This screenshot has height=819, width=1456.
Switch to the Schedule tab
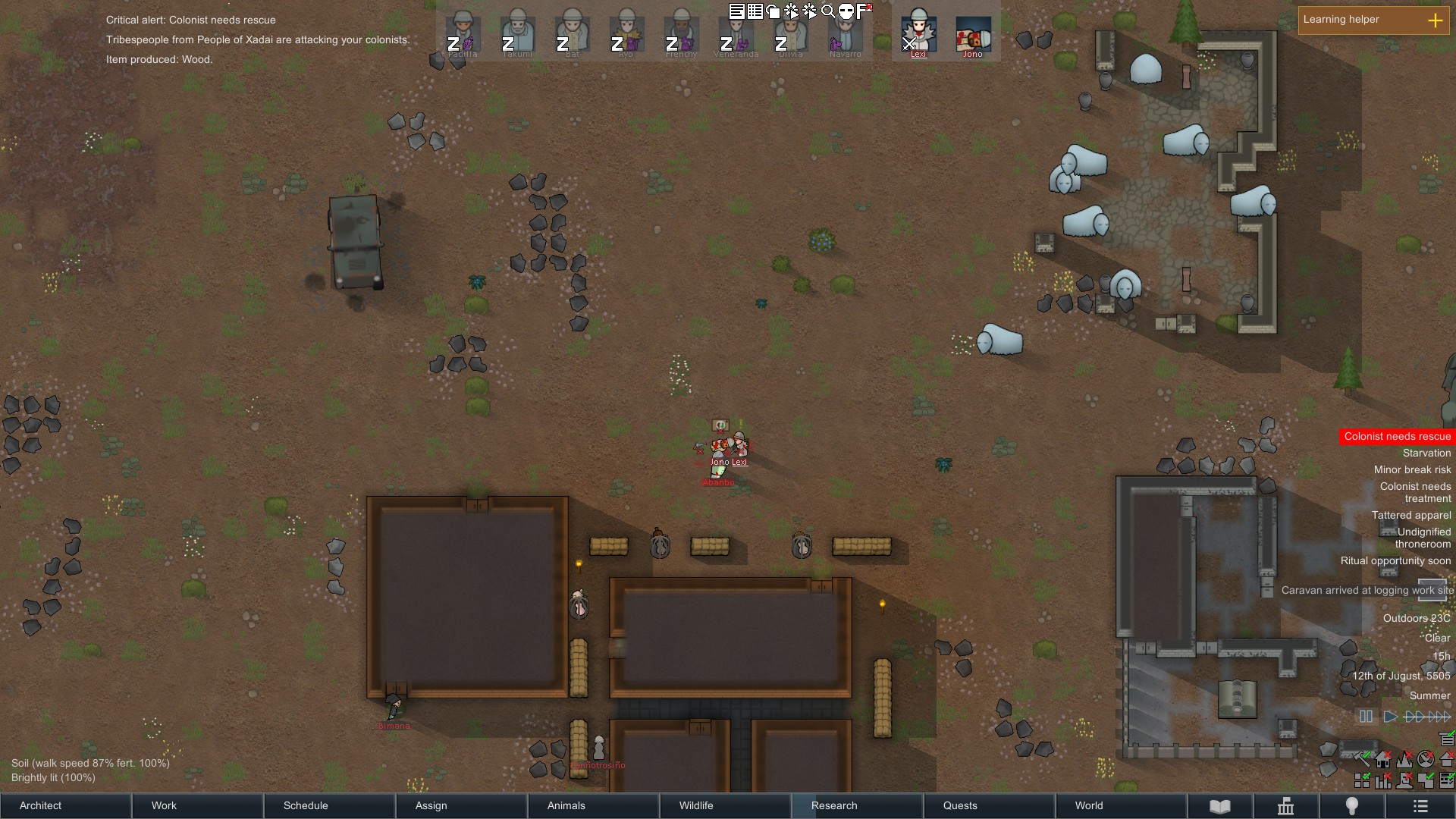(329, 805)
